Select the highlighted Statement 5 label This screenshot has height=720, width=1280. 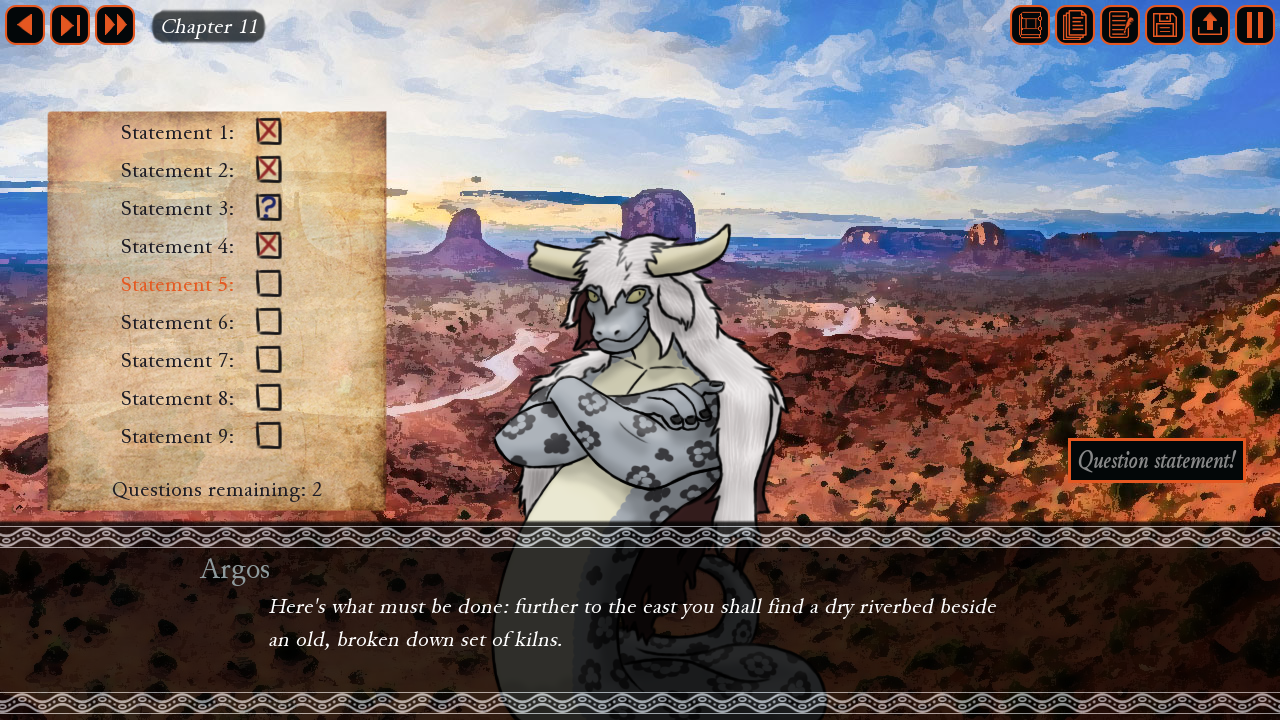click(176, 284)
